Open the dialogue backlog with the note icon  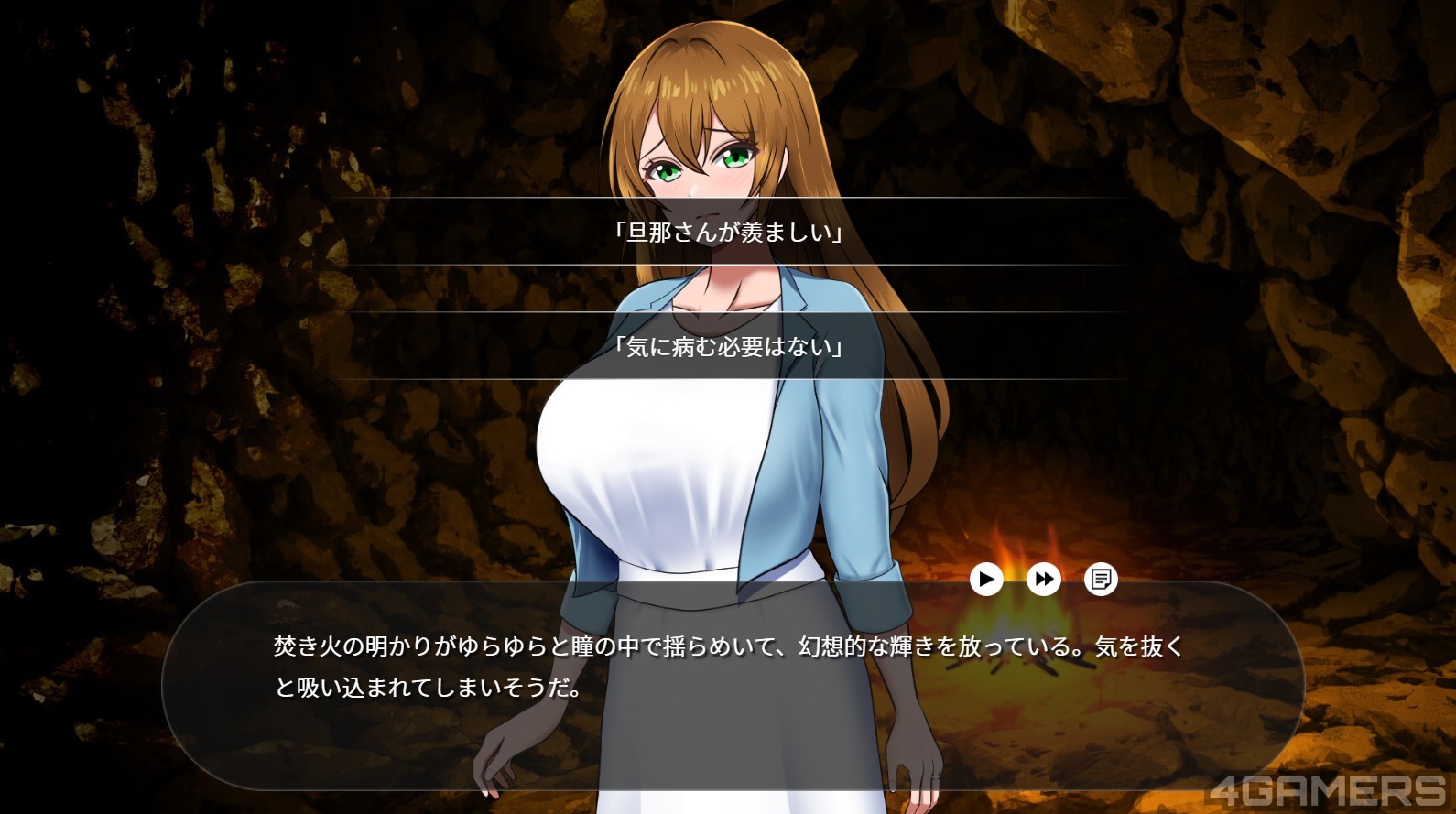point(1101,579)
